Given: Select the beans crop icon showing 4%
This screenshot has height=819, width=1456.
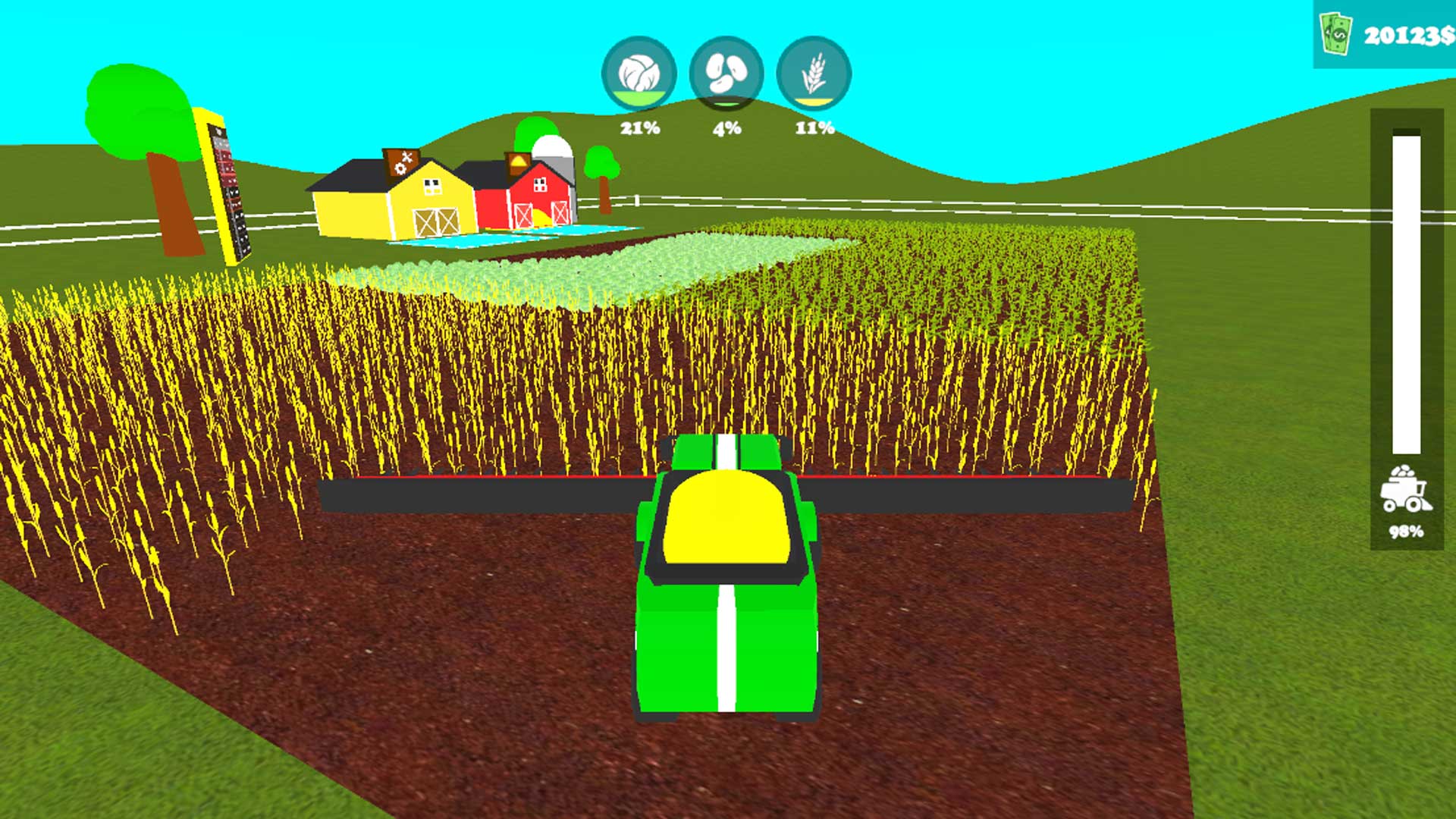Looking at the screenshot, I should 726,73.
